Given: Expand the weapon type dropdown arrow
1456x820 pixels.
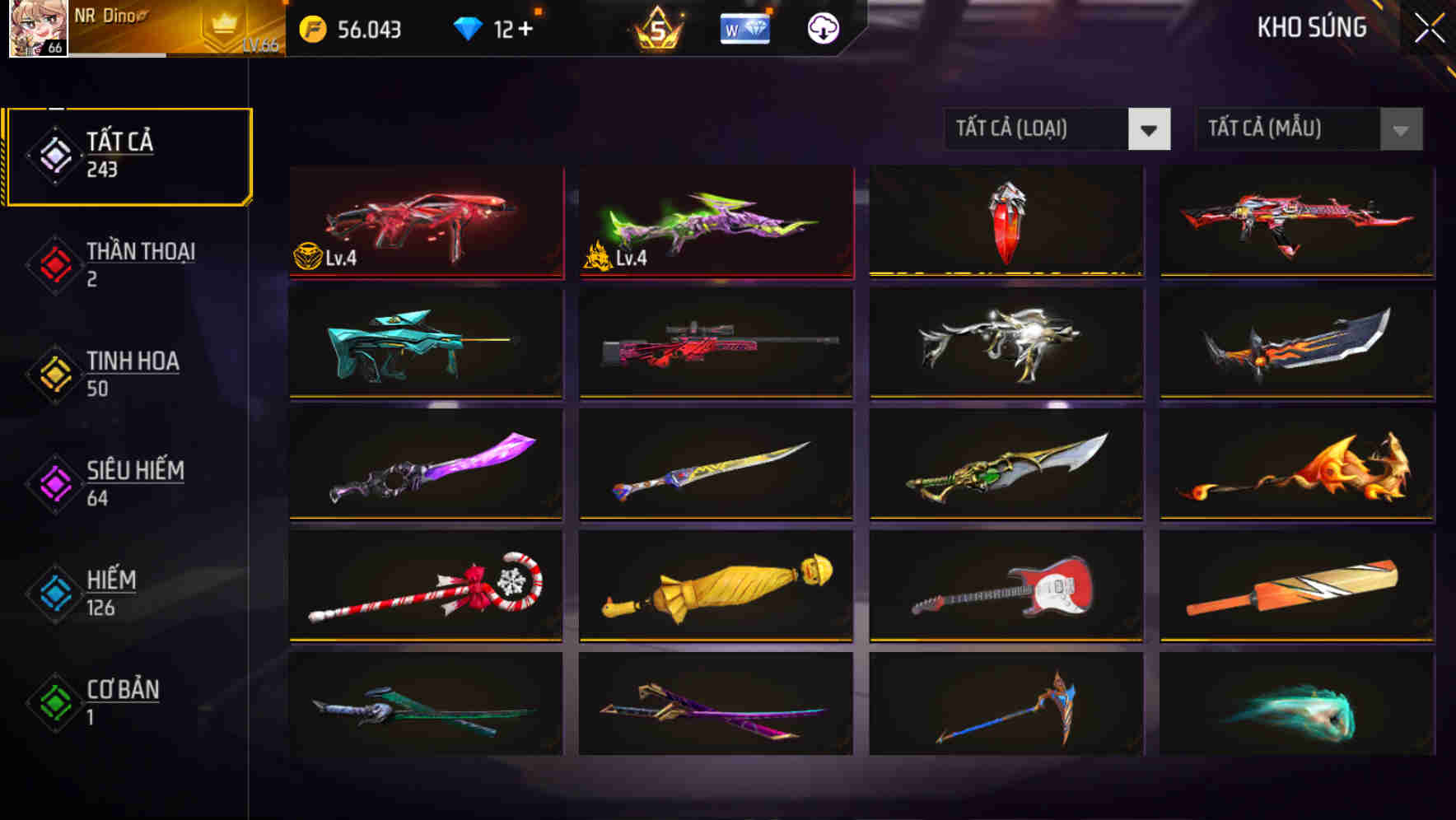Looking at the screenshot, I should [1150, 129].
